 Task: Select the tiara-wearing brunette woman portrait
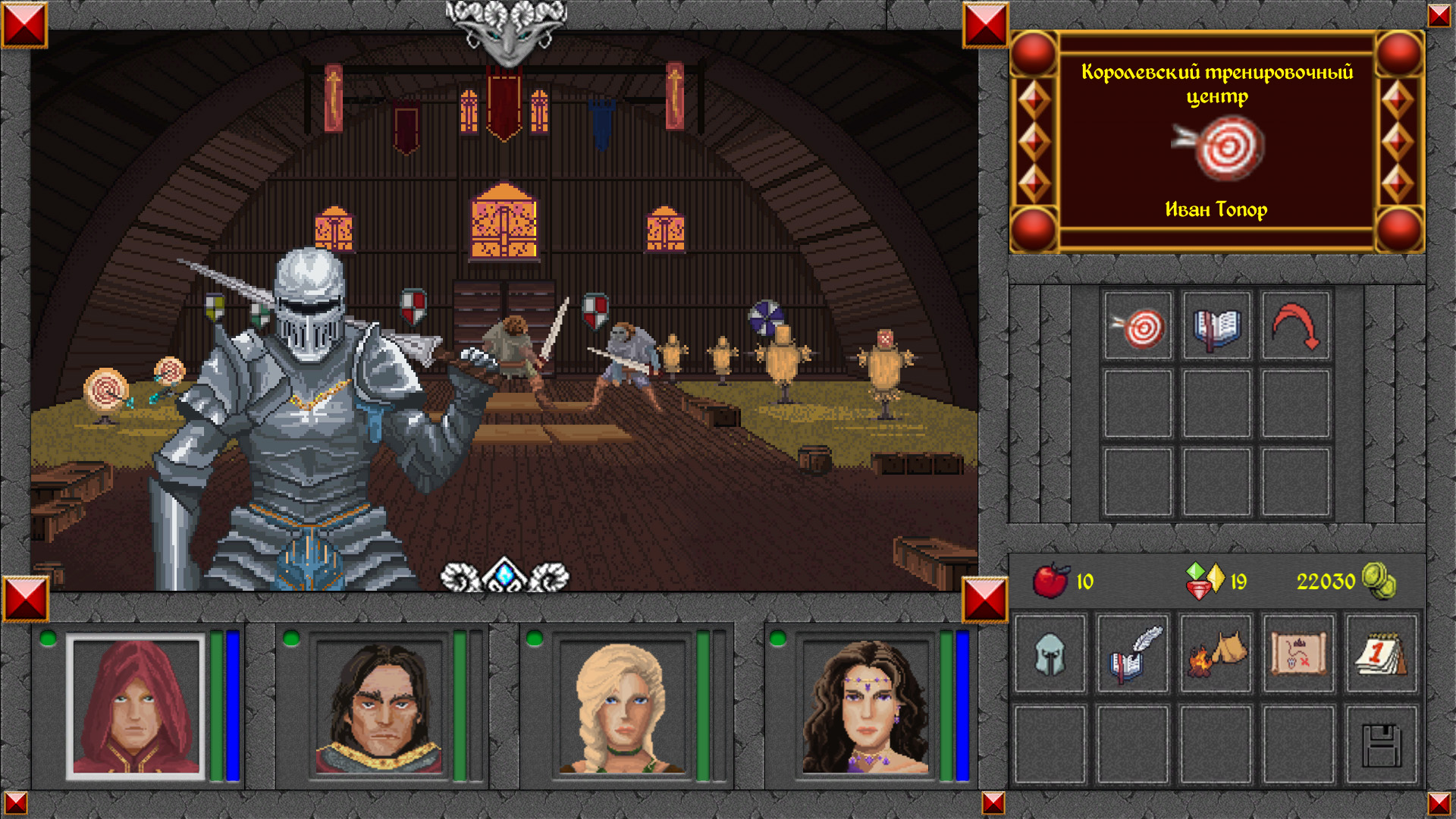866,707
